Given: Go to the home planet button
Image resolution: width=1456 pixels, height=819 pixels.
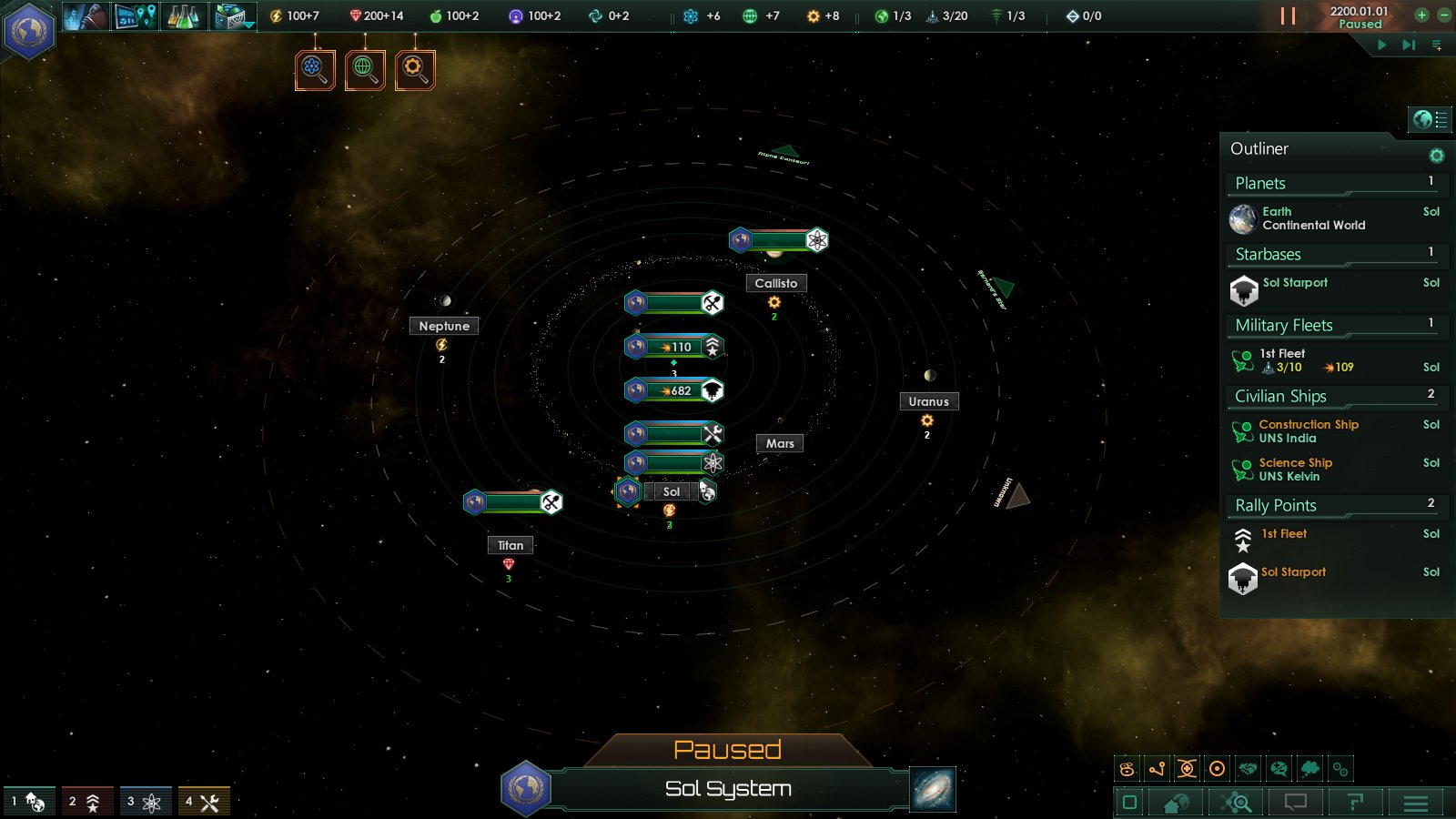Looking at the screenshot, I should [x=1176, y=803].
